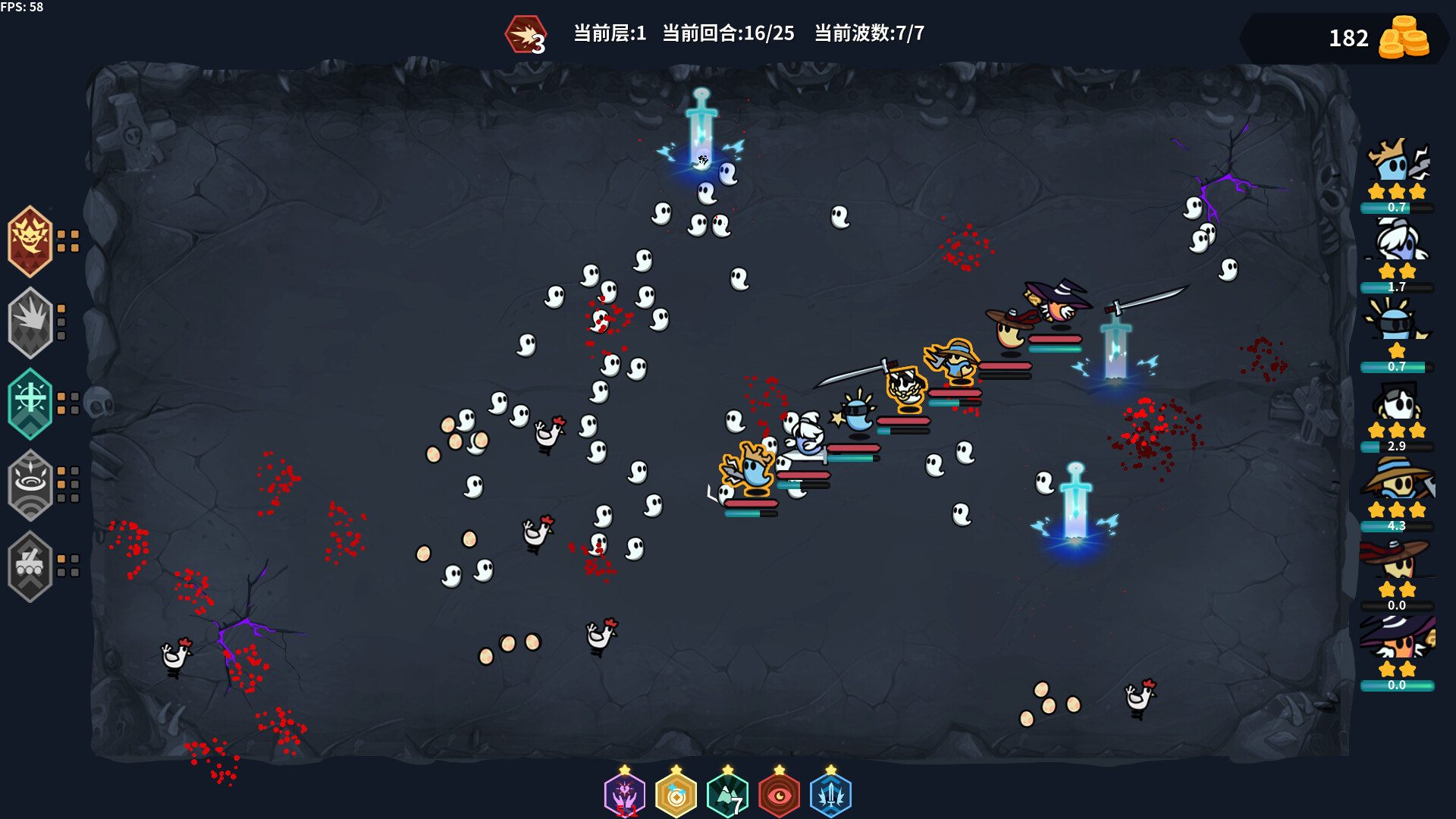Select the catapult cart talent emblem
Image resolution: width=1456 pixels, height=819 pixels.
tap(30, 567)
